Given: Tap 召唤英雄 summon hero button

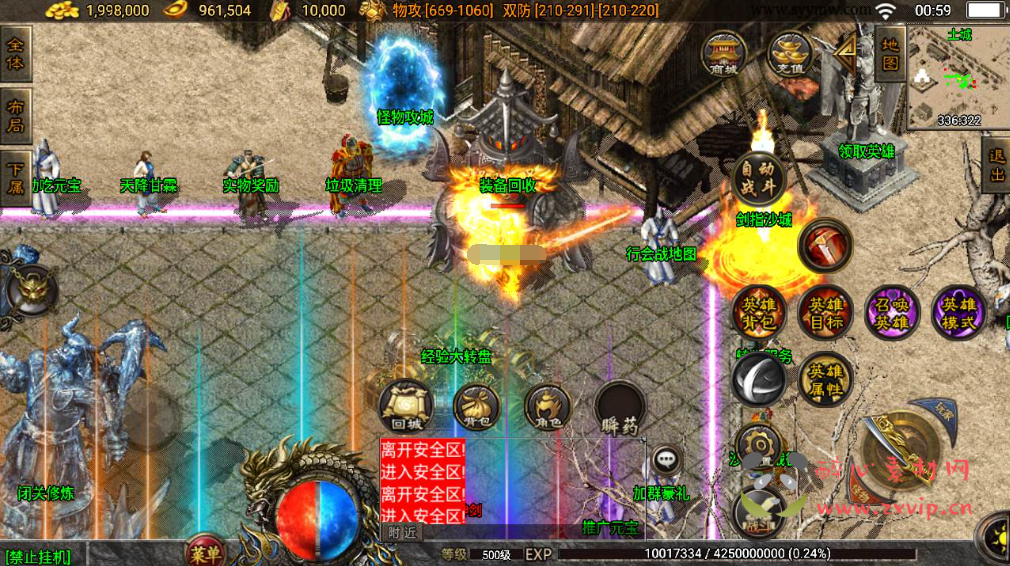Looking at the screenshot, I should (x=892, y=312).
